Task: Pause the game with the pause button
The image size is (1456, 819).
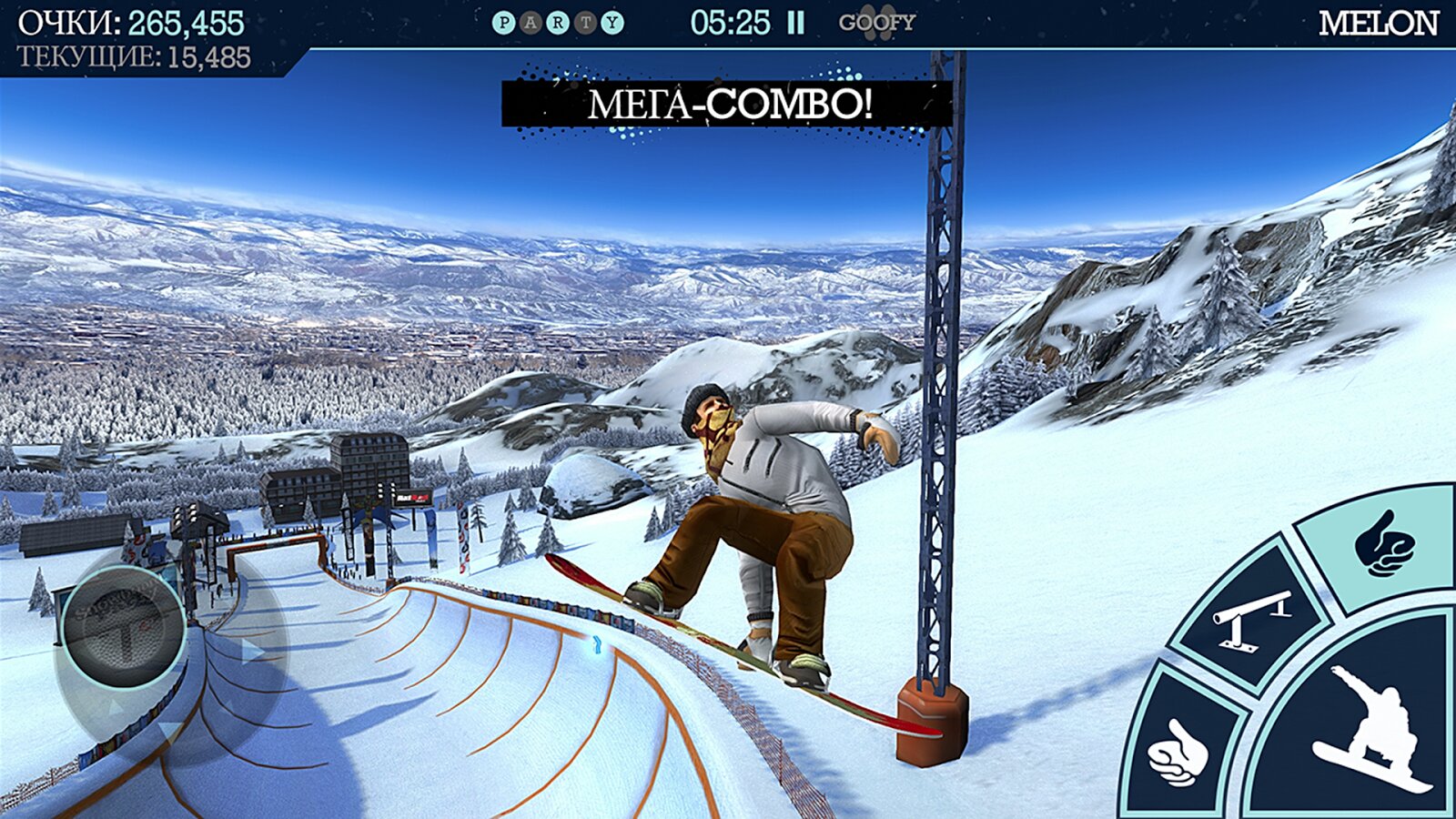Action: point(795,23)
